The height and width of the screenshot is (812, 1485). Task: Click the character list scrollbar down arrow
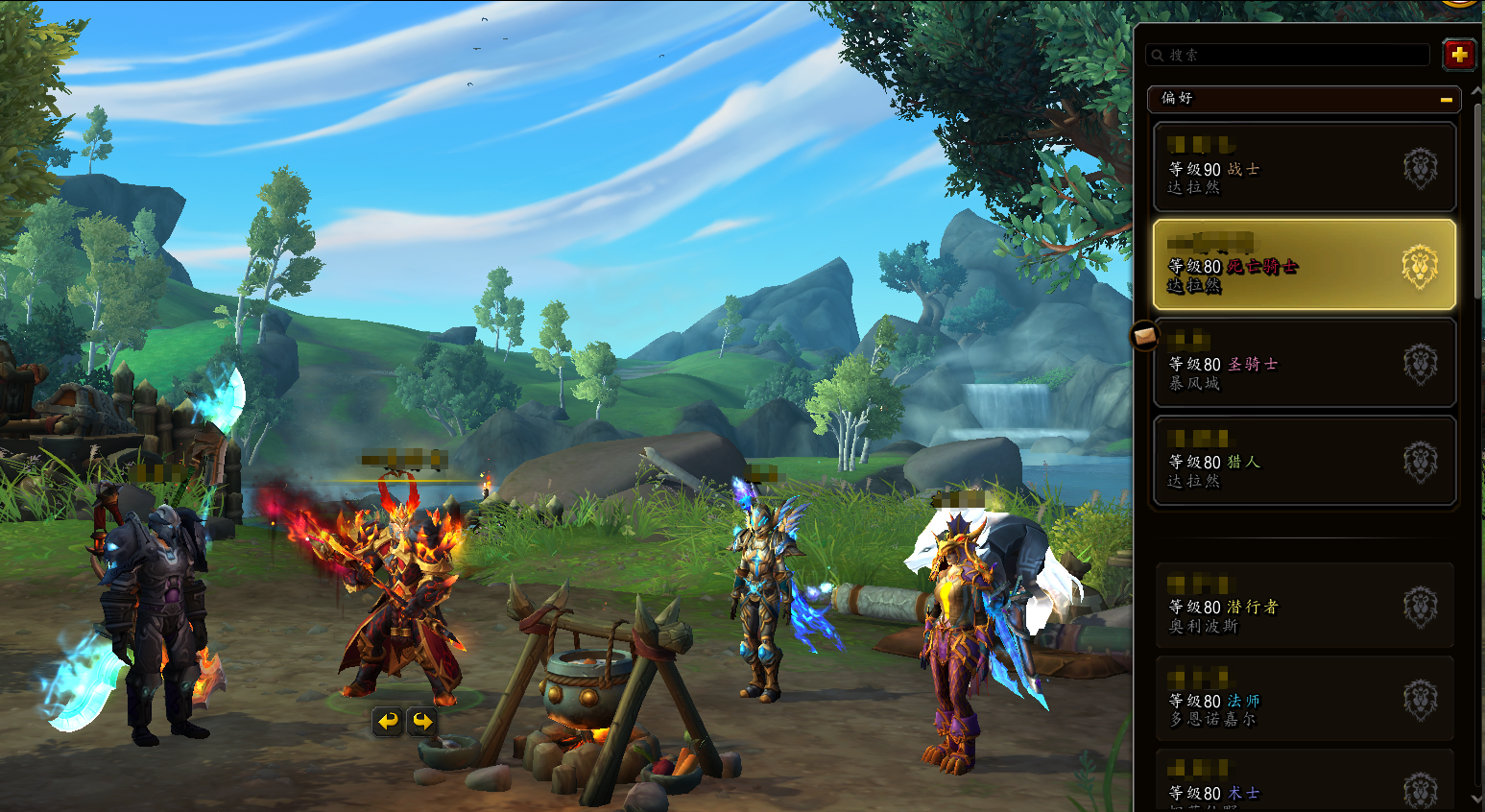pyautogui.click(x=1476, y=799)
